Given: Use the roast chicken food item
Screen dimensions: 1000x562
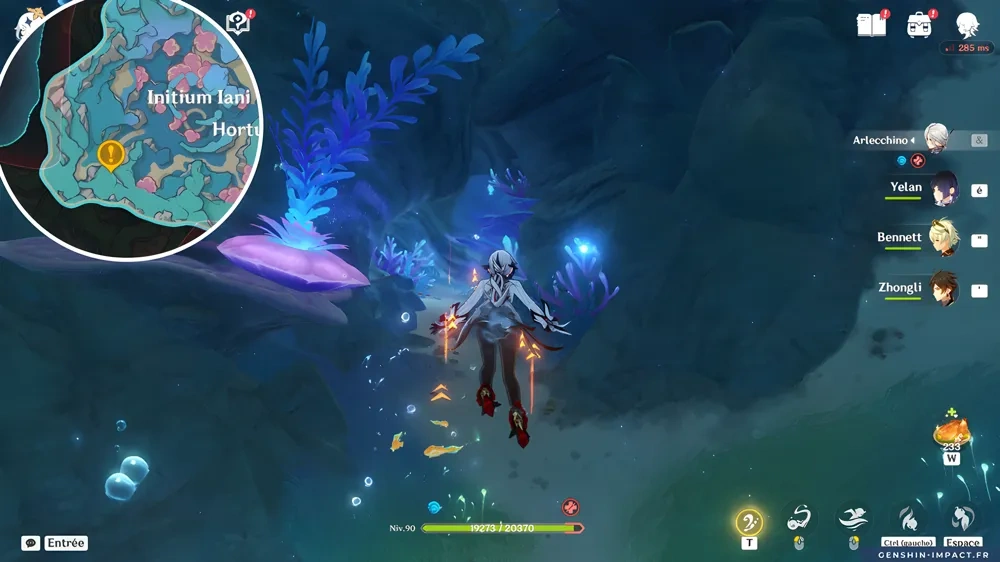Looking at the screenshot, I should pos(951,432).
